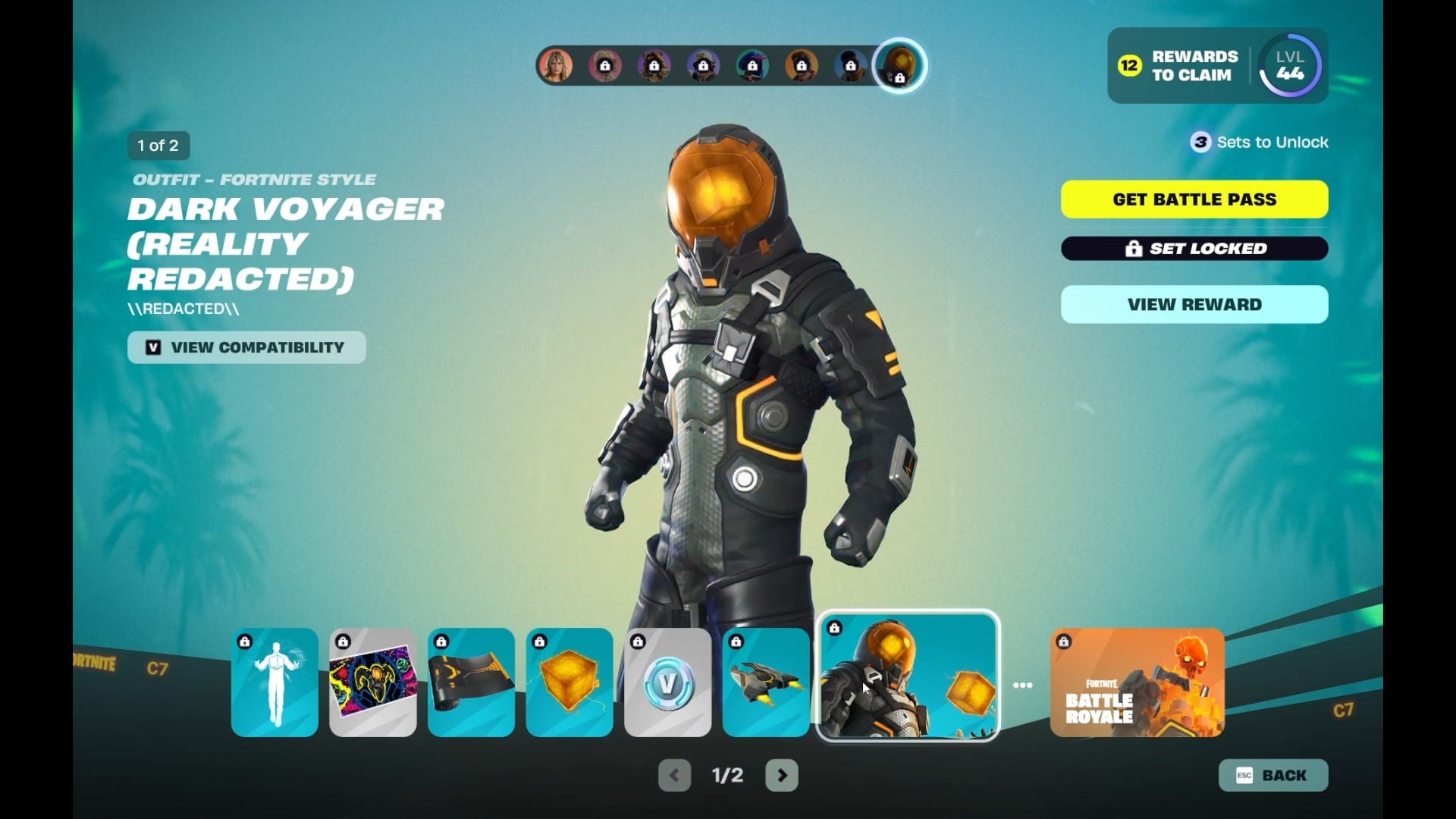Expand the three-dots more rewards indicator
This screenshot has width=1456, height=819.
[1023, 686]
